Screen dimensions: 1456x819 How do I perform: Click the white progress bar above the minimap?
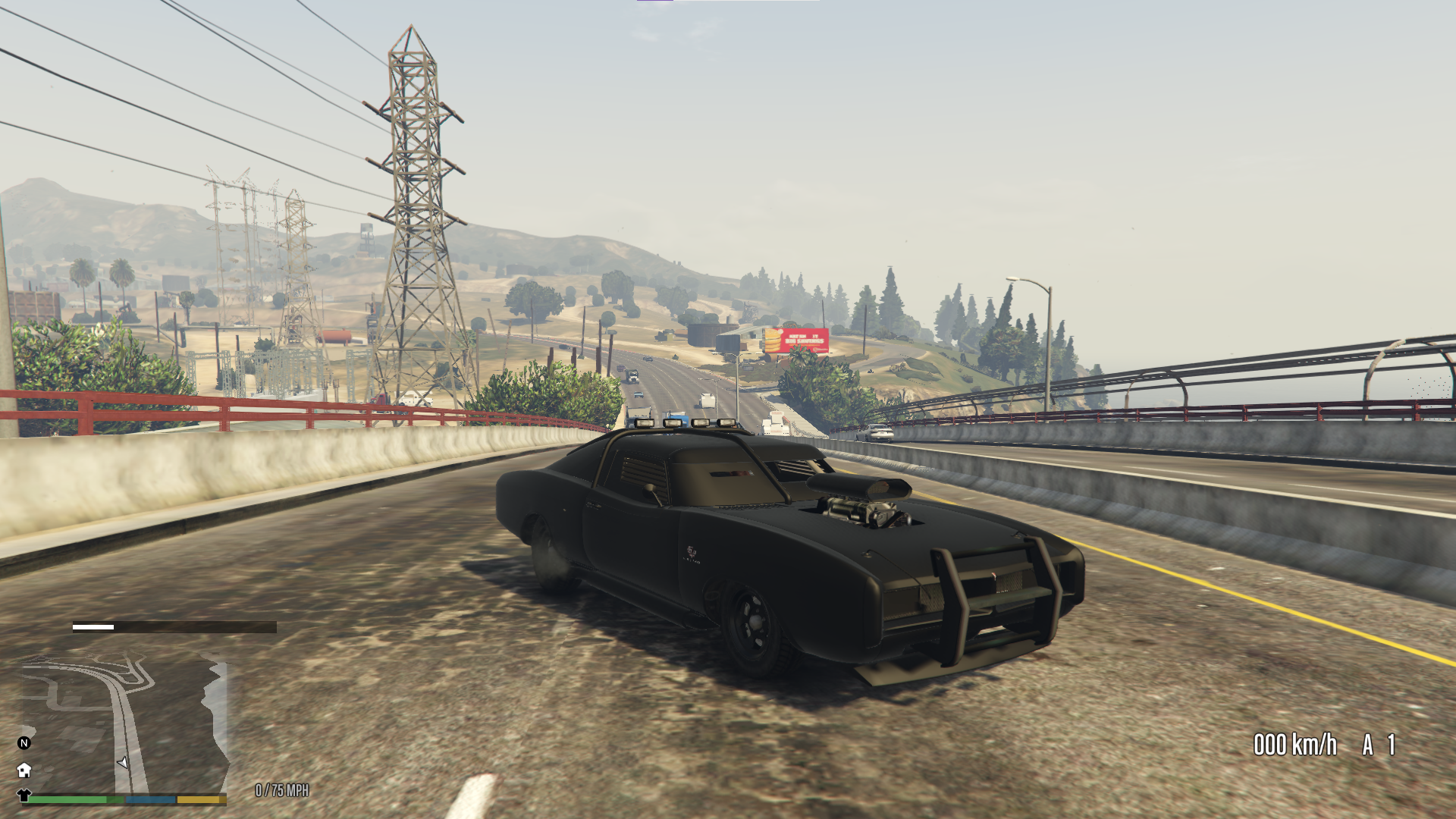point(91,626)
